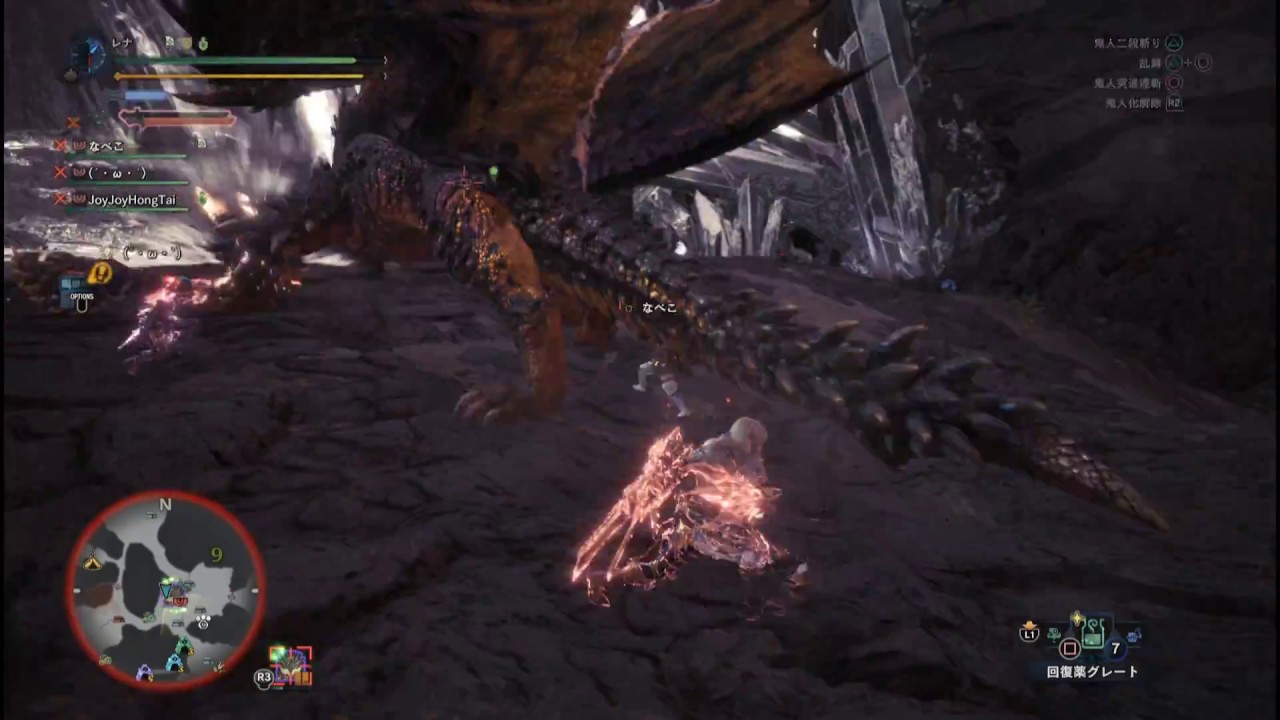Image resolution: width=1280 pixels, height=720 pixels.
Task: Choose the green herb item in item bar
Action: [1054, 634]
